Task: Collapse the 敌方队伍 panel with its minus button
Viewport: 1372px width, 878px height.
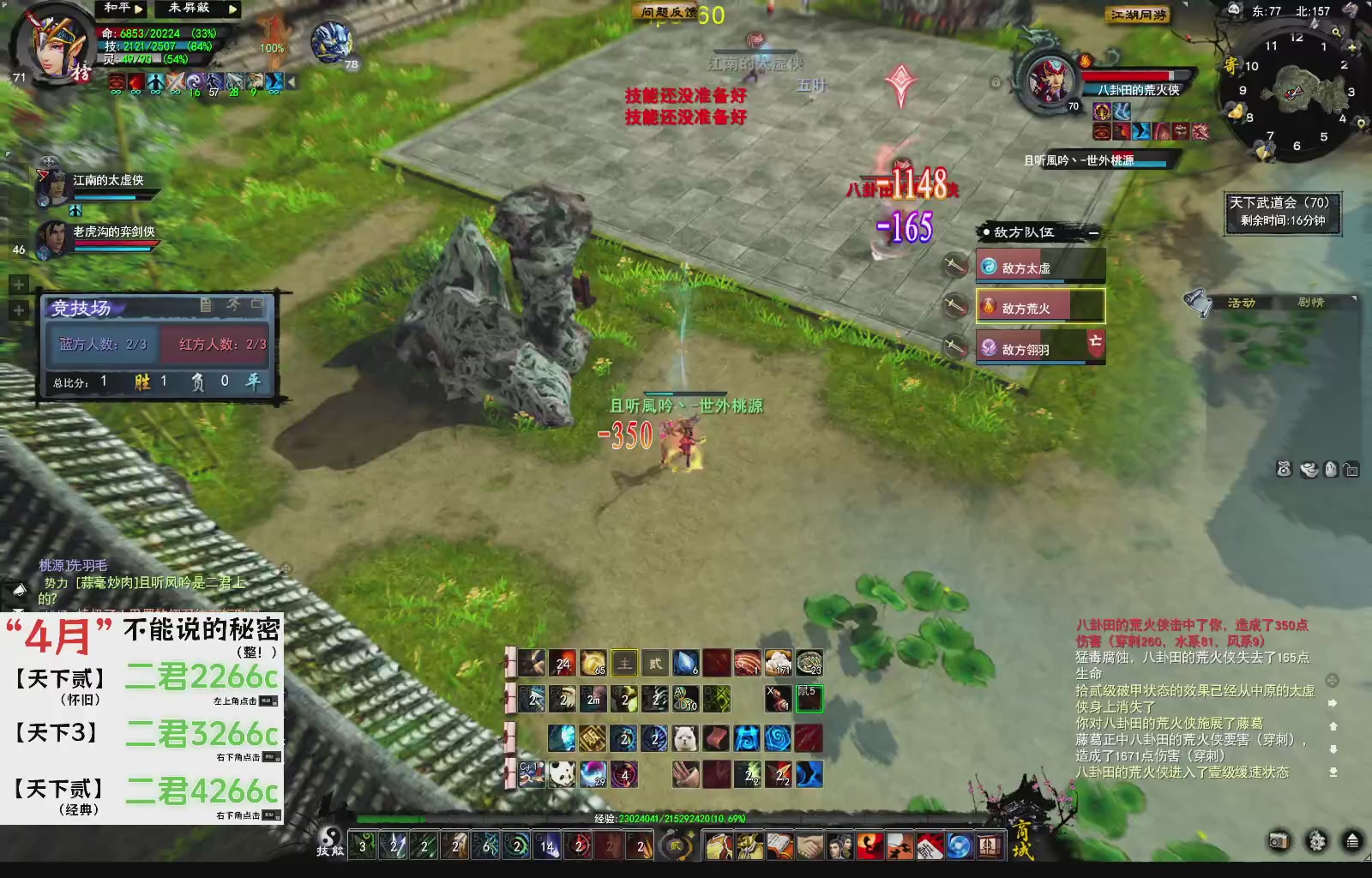Action: point(1094,232)
